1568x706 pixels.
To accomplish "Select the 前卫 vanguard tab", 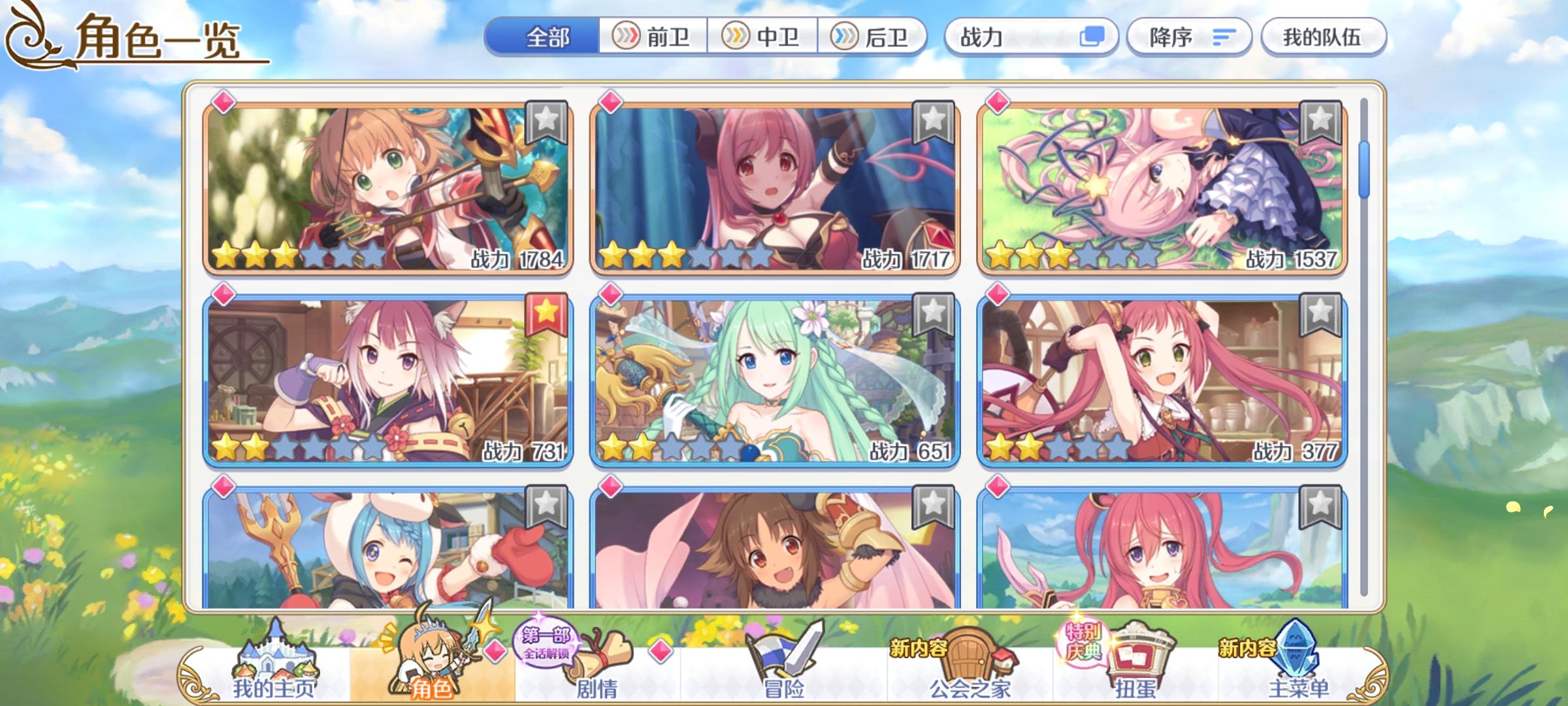I will point(657,37).
